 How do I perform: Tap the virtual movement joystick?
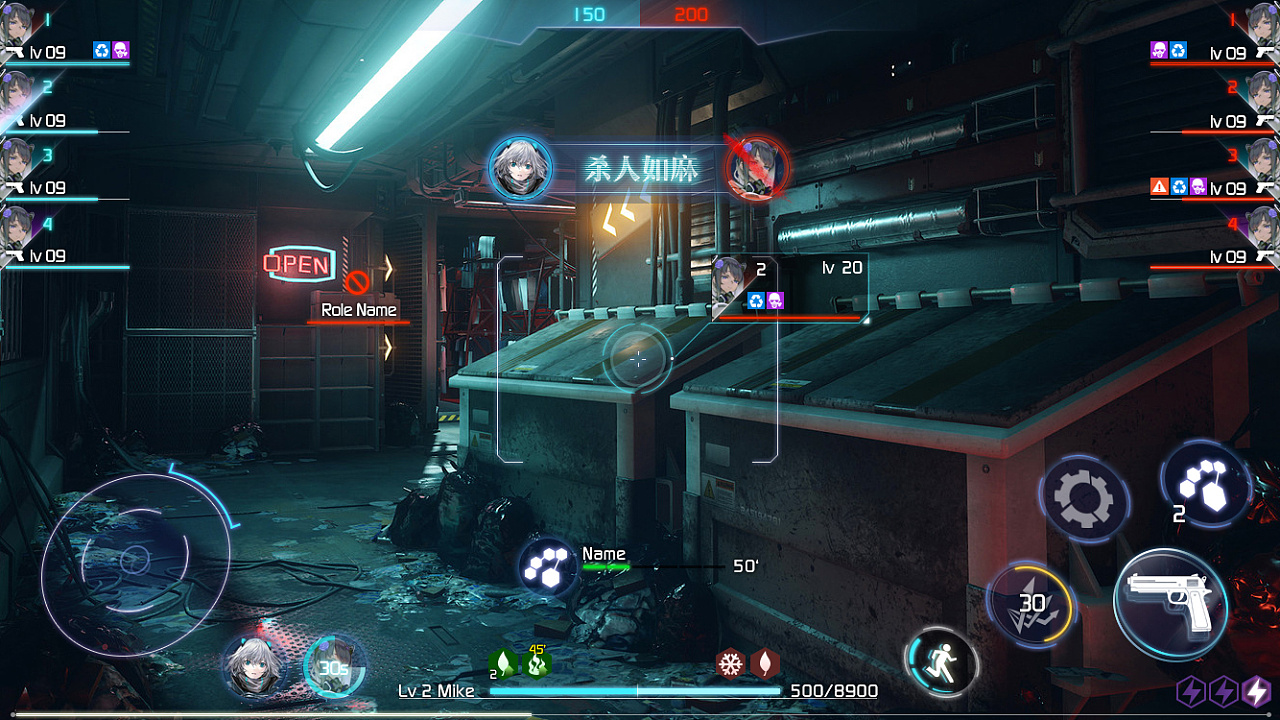[135, 561]
